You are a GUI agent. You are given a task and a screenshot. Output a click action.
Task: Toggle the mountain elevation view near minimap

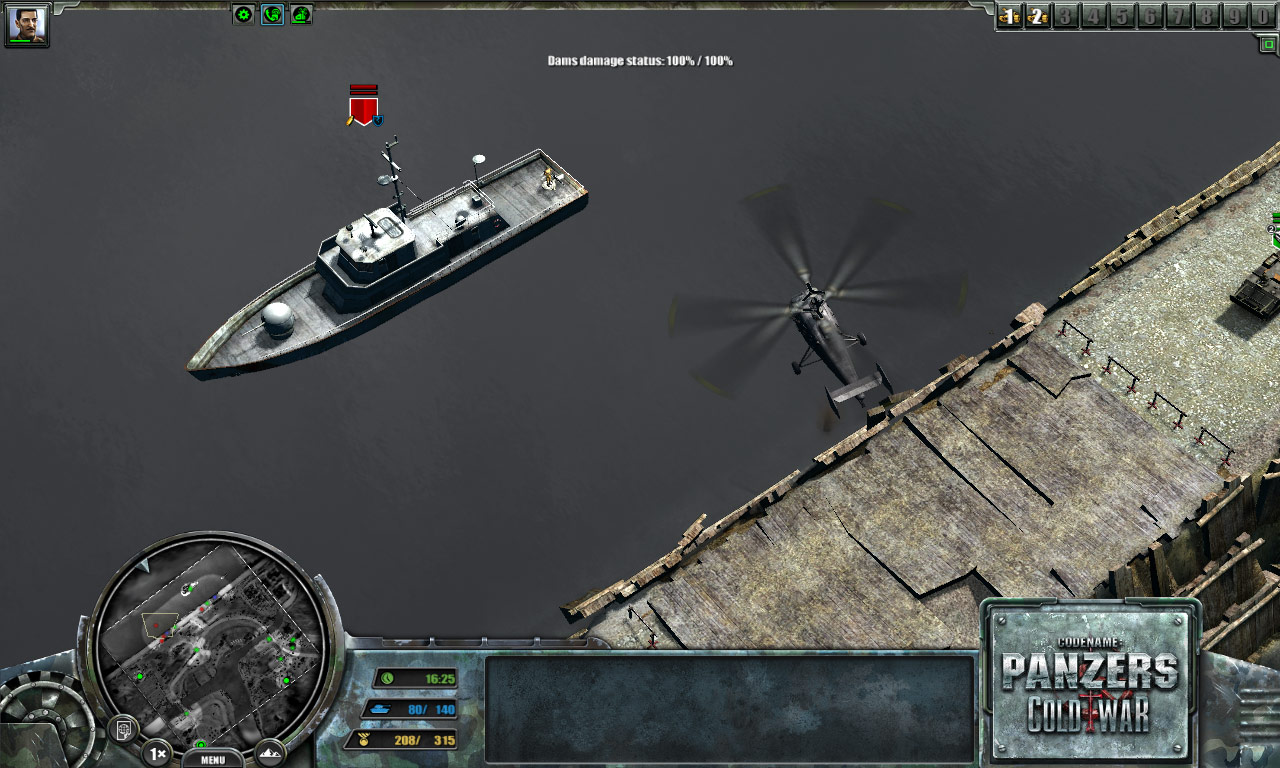268,752
